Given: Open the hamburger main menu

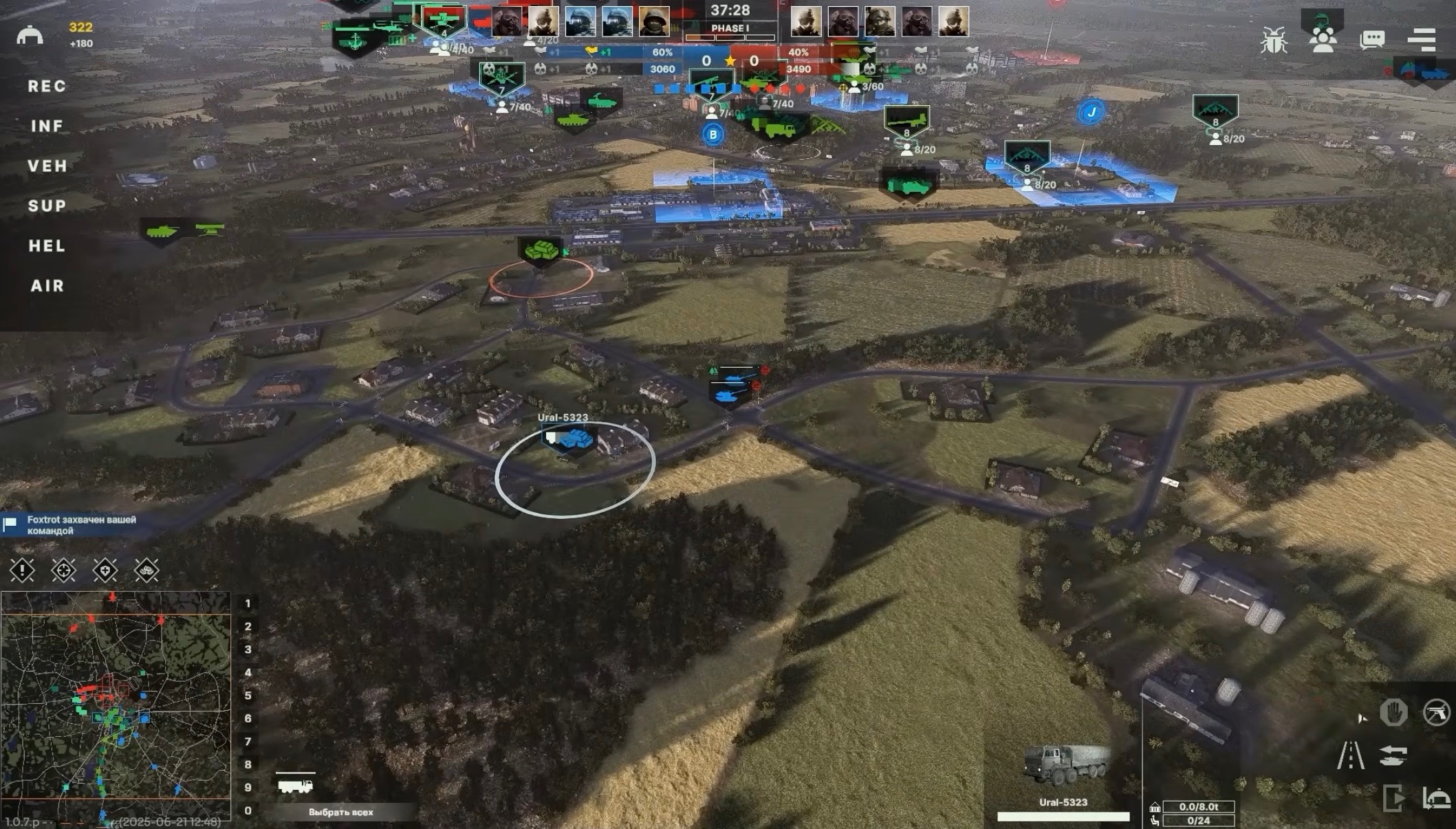Looking at the screenshot, I should coord(1422,40).
